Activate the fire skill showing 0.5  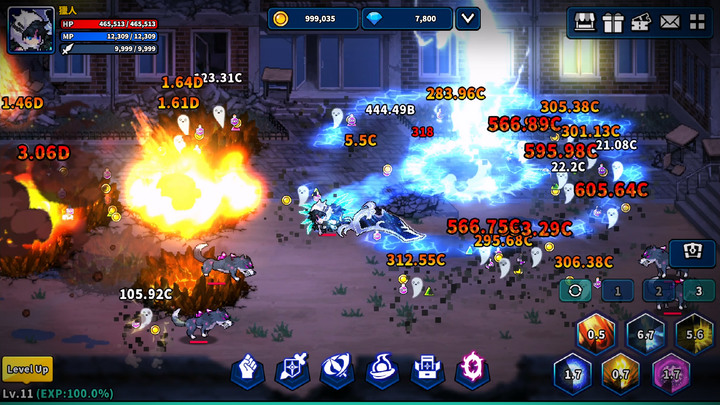point(596,335)
